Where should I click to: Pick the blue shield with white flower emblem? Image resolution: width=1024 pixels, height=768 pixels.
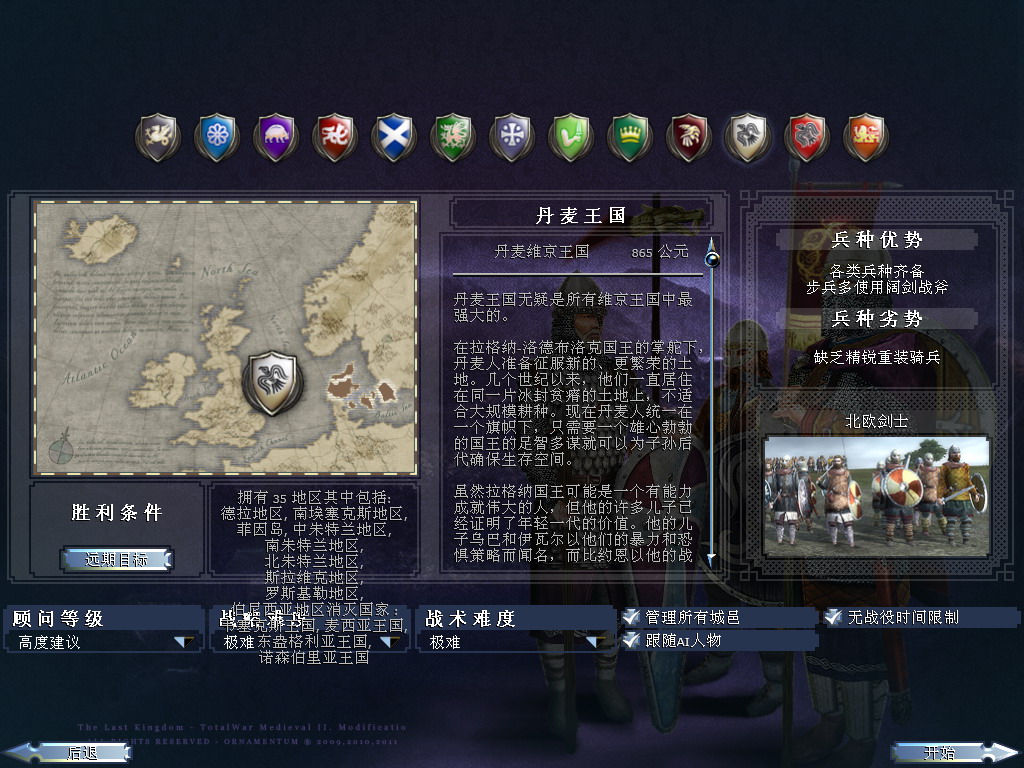[x=216, y=138]
